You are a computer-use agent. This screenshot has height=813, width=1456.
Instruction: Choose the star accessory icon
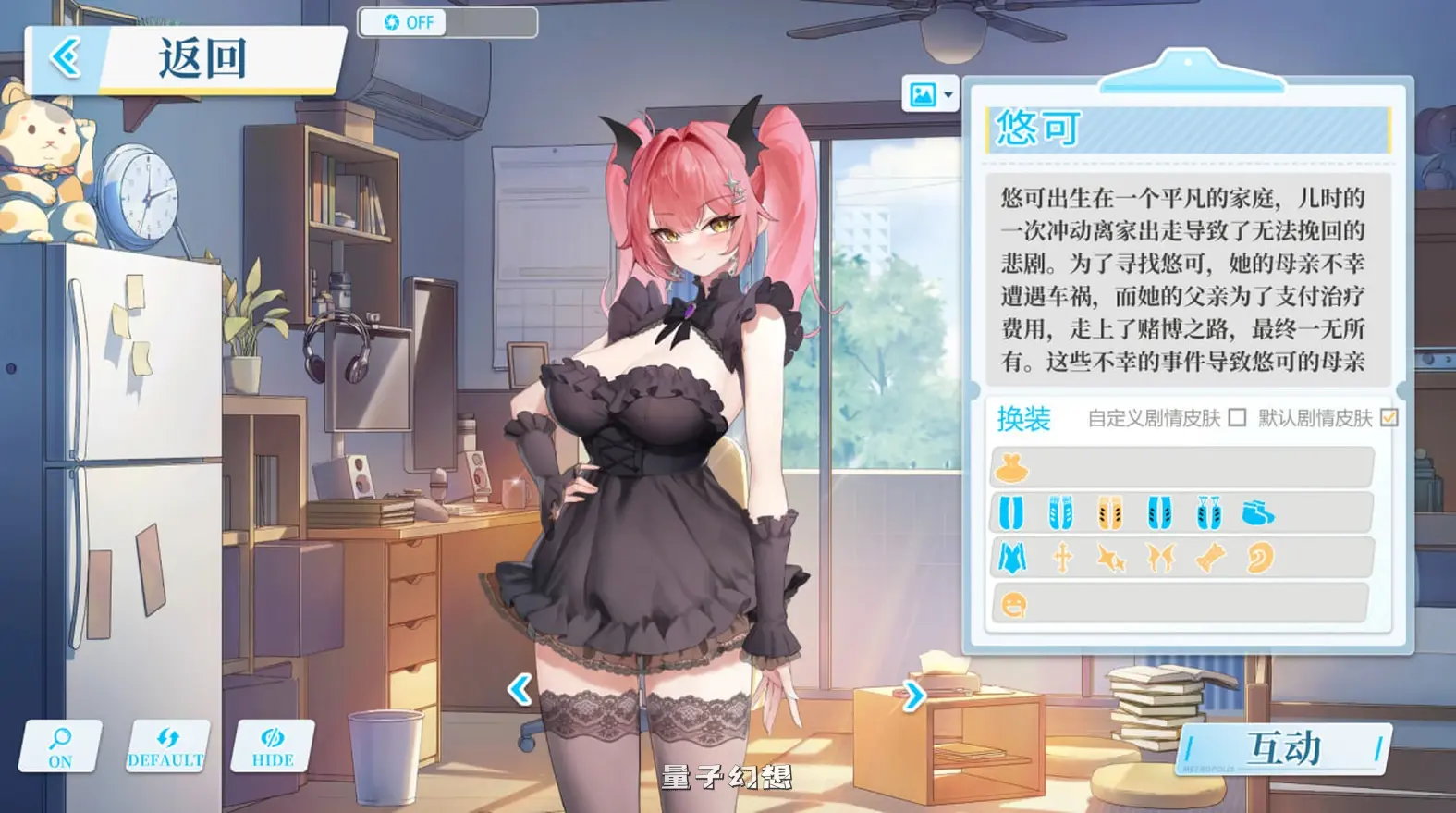(1110, 558)
